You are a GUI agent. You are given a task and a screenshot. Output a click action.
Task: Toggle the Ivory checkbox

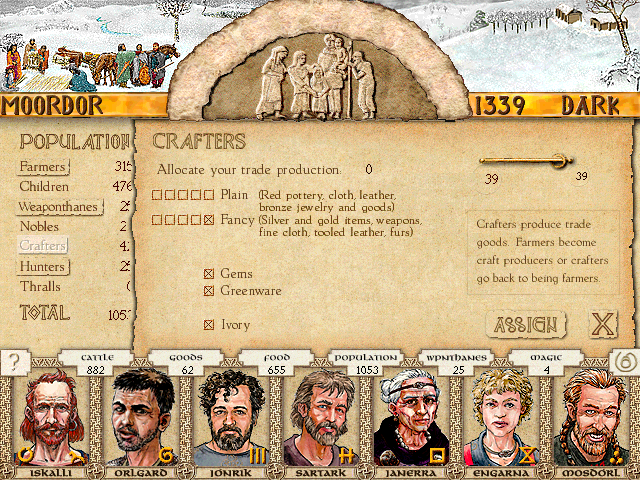tap(209, 324)
